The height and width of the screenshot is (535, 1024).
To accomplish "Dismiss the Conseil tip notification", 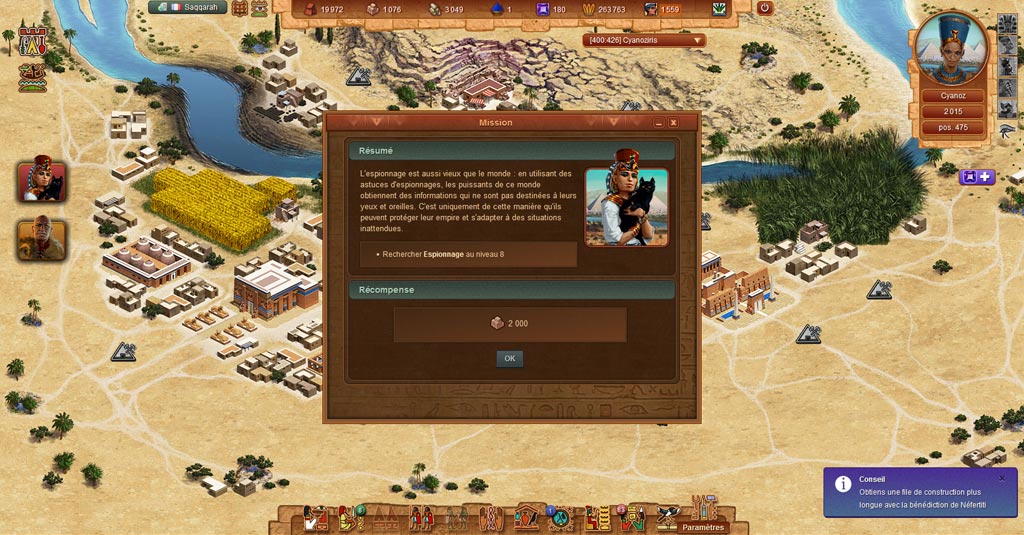I will coord(1002,478).
